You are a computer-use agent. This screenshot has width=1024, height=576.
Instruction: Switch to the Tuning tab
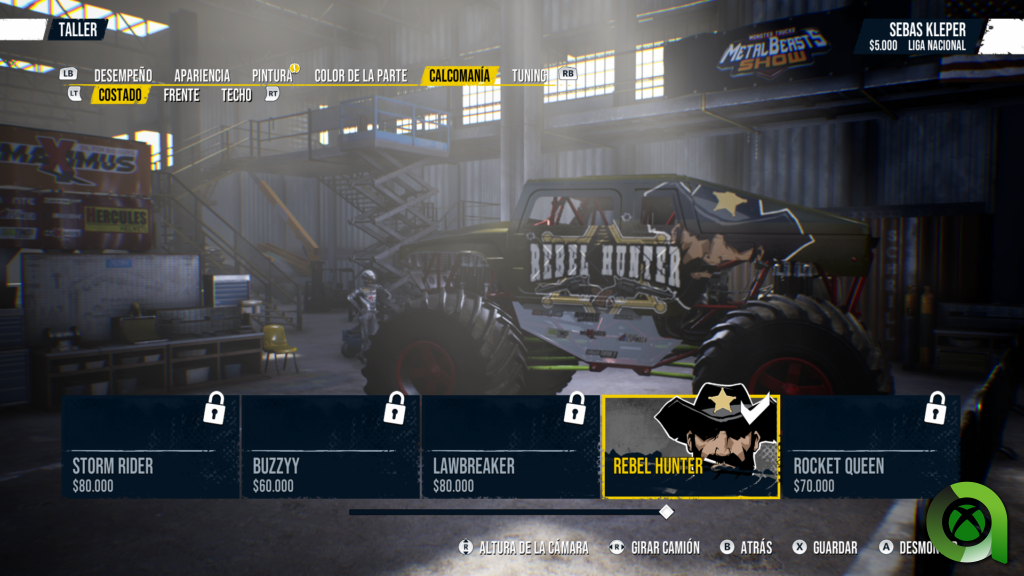click(529, 75)
